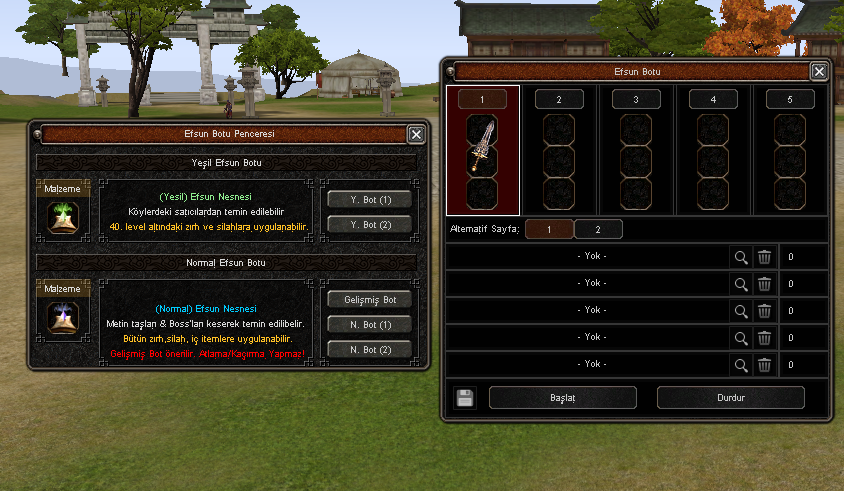Click the floppy disk save icon
844x491 pixels.
tap(464, 398)
